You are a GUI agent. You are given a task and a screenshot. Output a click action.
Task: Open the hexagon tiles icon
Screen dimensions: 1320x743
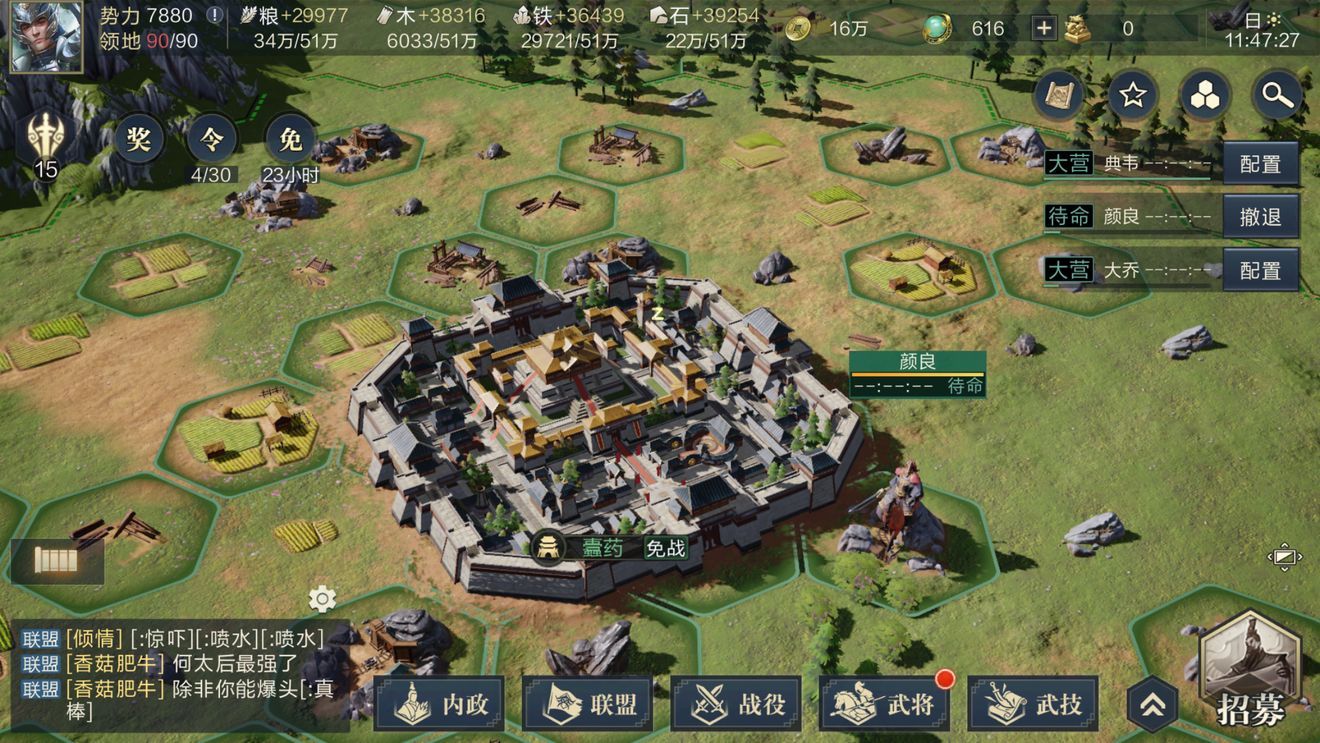pyautogui.click(x=1205, y=95)
